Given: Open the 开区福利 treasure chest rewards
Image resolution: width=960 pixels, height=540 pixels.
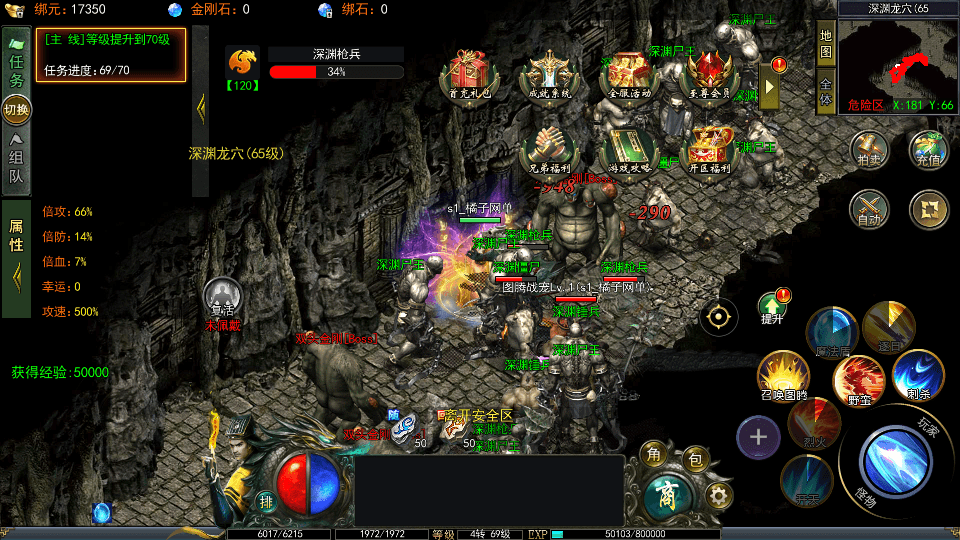Looking at the screenshot, I should [709, 148].
